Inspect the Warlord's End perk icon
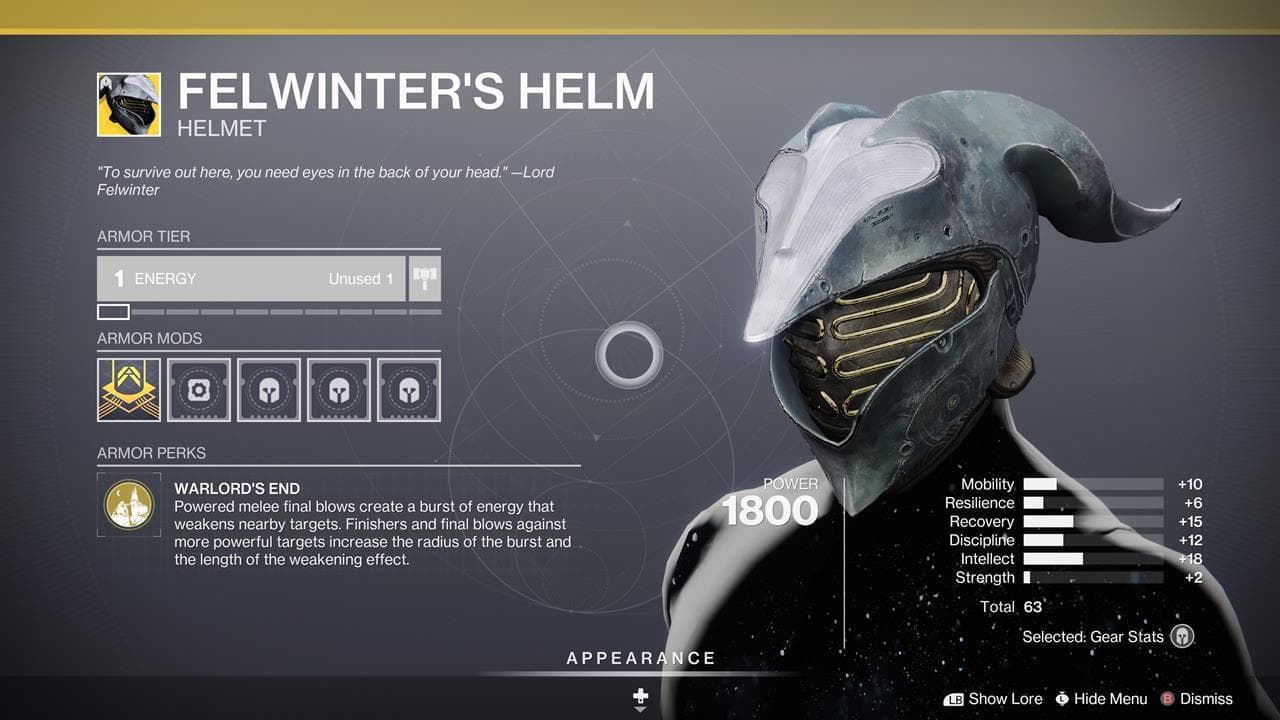 coord(129,505)
